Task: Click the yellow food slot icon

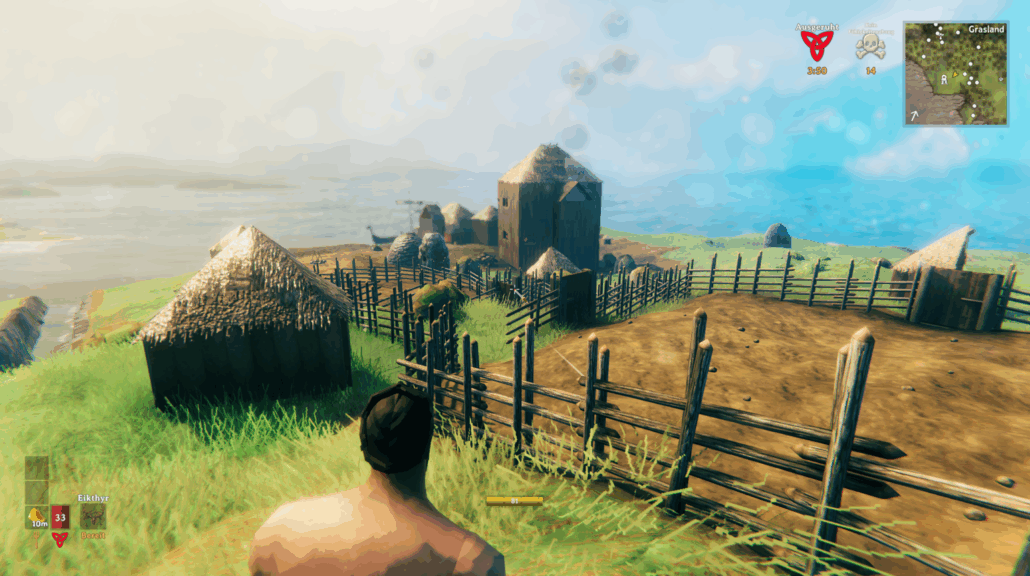Action: 38,516
